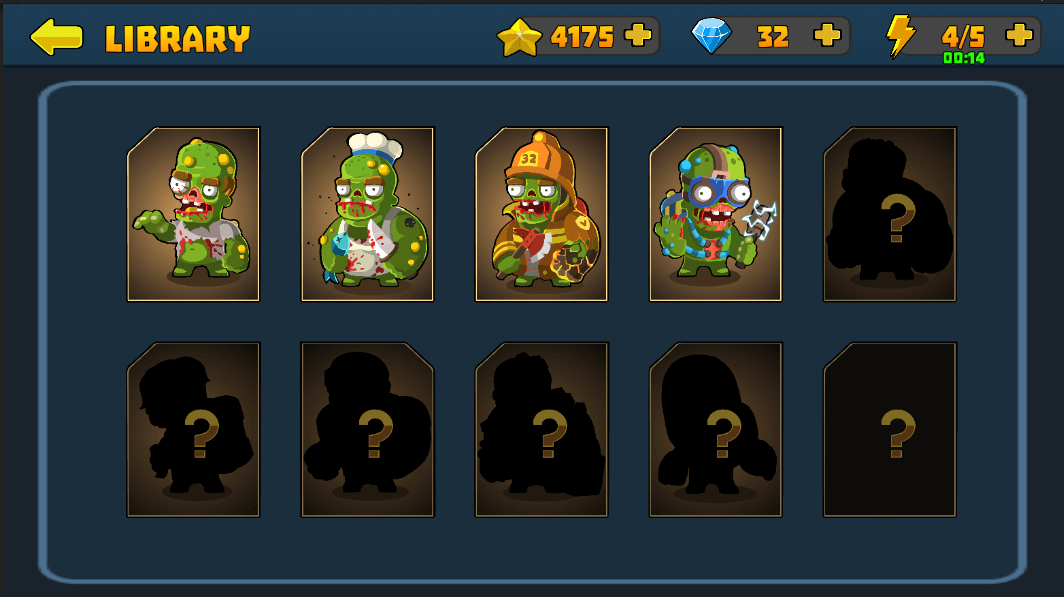Select the bloody shirt zombie card
This screenshot has width=1064, height=597.
(193, 214)
